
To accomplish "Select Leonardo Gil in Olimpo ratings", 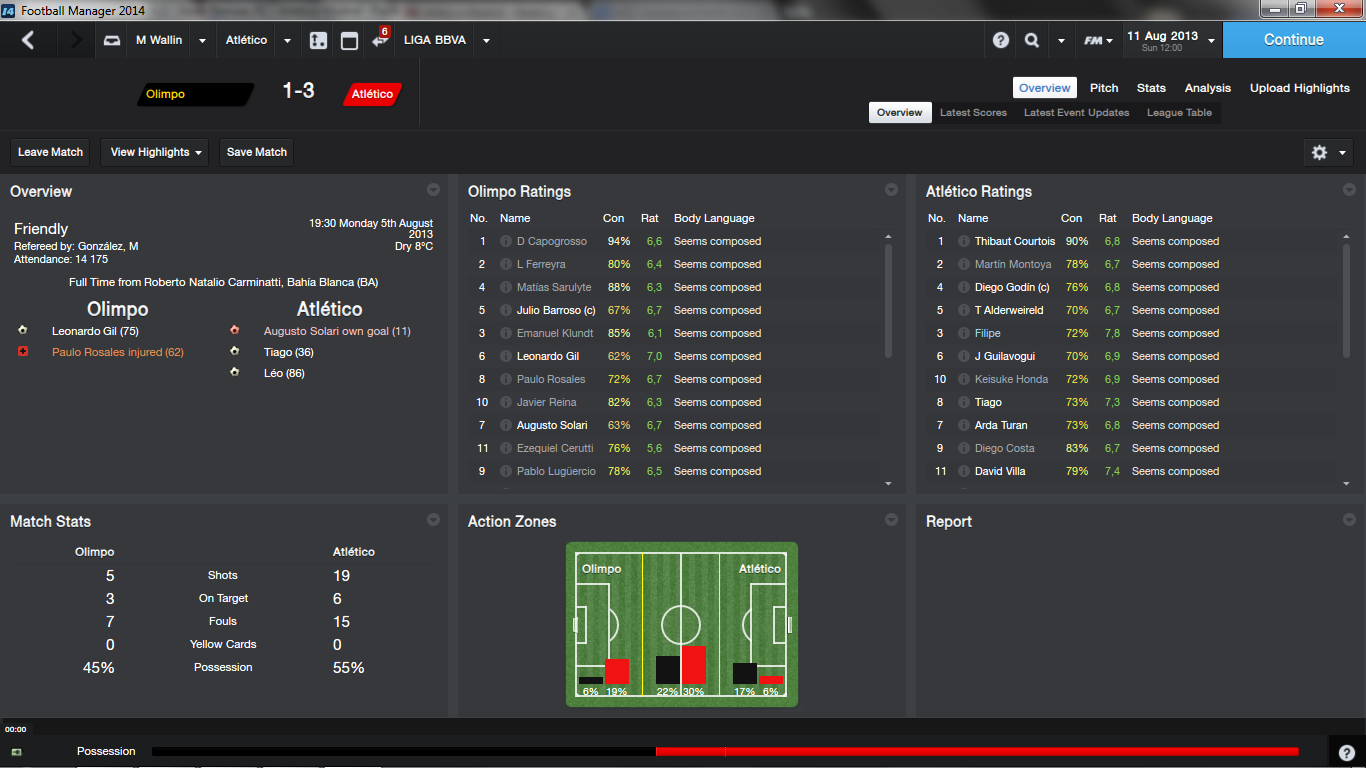I will click(x=547, y=356).
